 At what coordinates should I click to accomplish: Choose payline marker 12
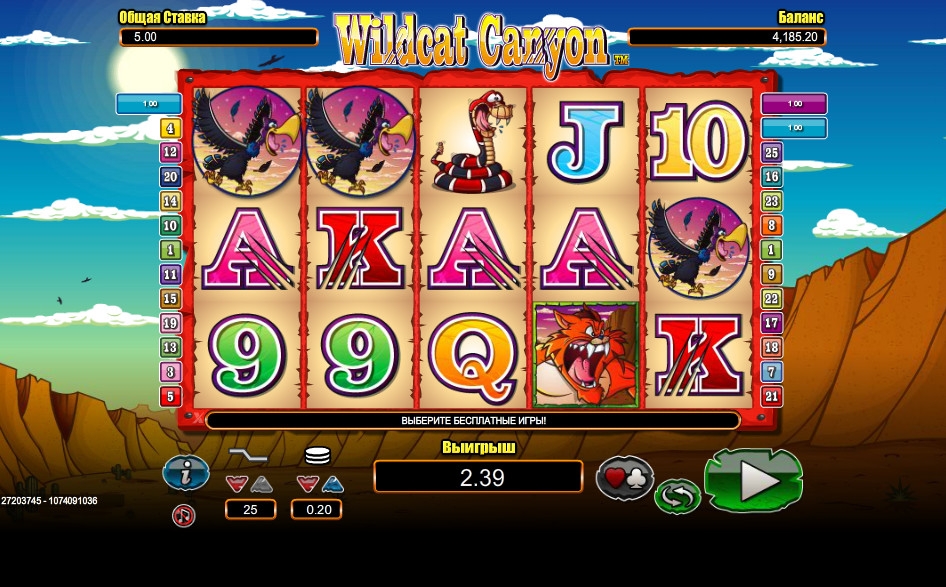(x=170, y=153)
